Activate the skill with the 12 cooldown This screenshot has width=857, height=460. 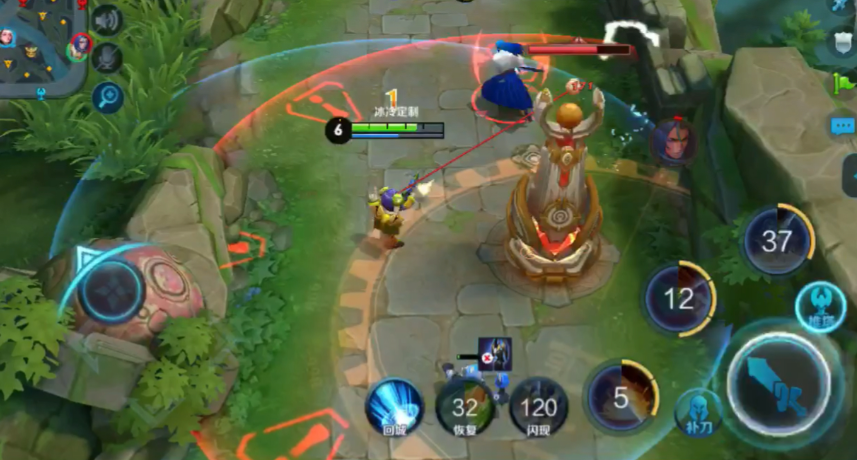coord(679,298)
